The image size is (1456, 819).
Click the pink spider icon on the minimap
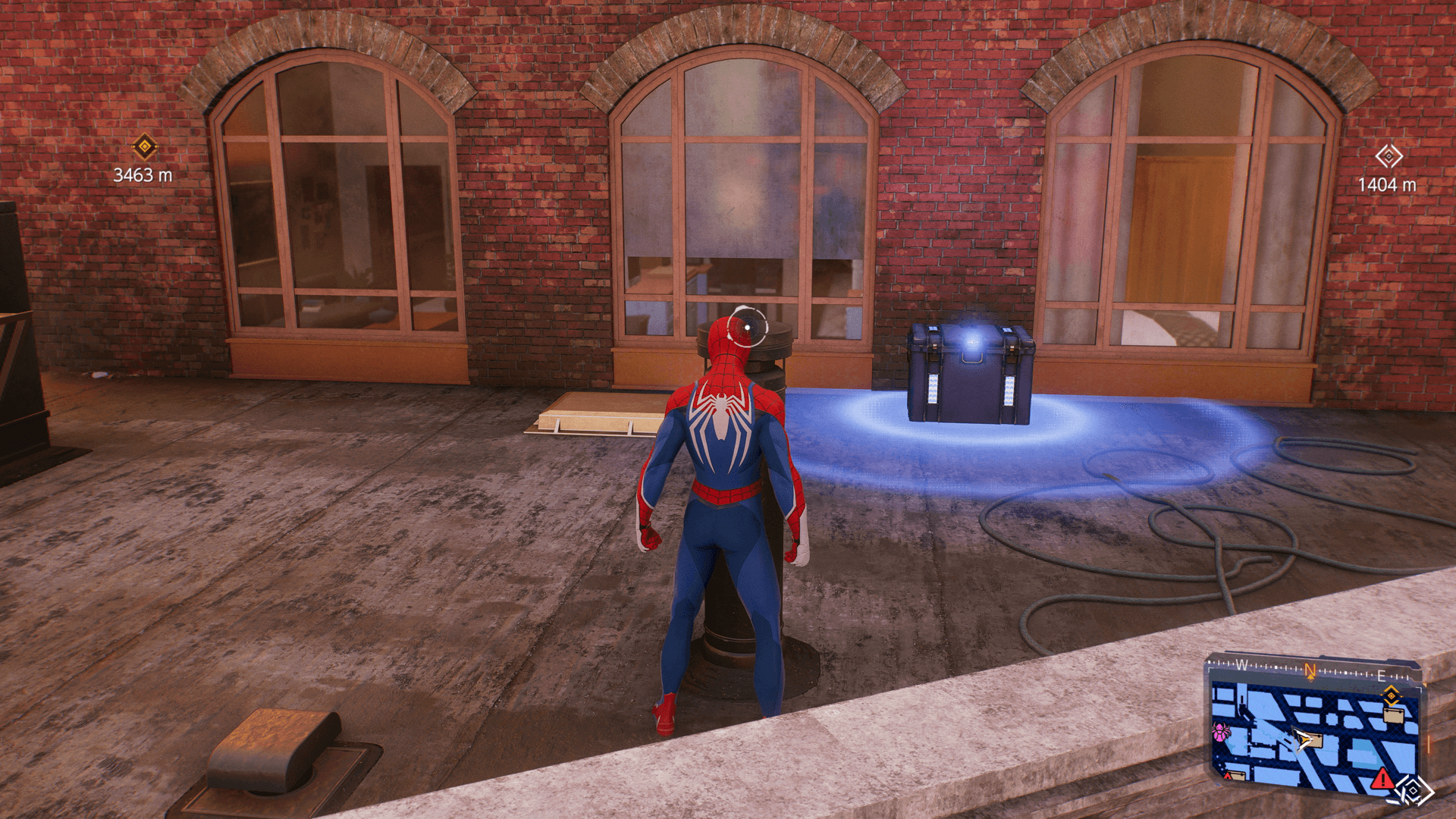[1221, 733]
